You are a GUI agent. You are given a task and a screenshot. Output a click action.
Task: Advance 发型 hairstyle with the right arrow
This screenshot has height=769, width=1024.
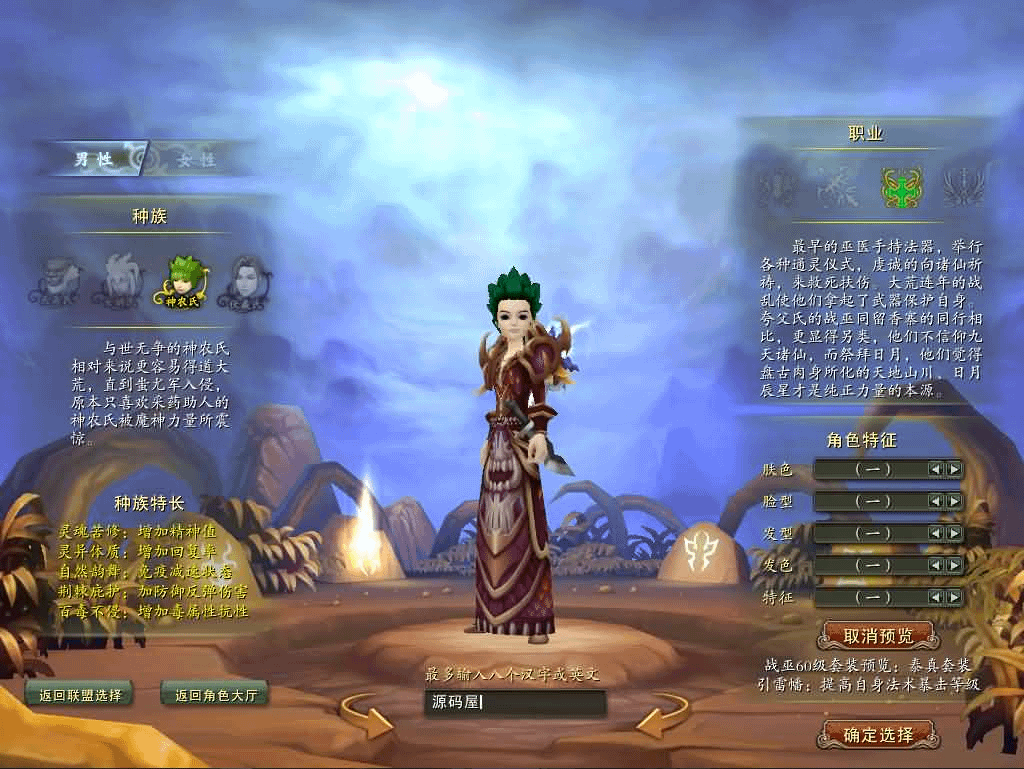[x=954, y=533]
